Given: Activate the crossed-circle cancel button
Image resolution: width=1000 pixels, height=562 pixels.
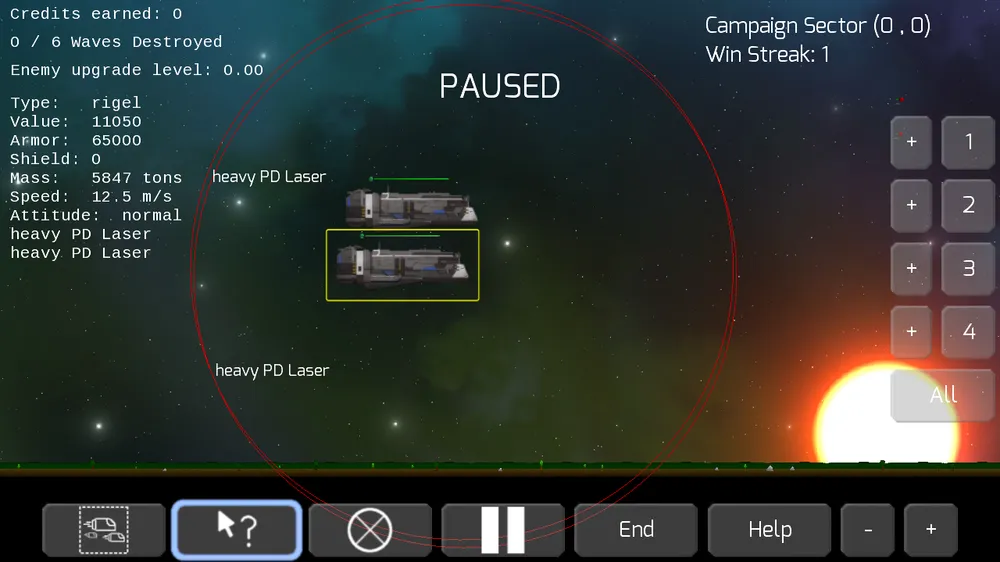Looking at the screenshot, I should (x=370, y=529).
